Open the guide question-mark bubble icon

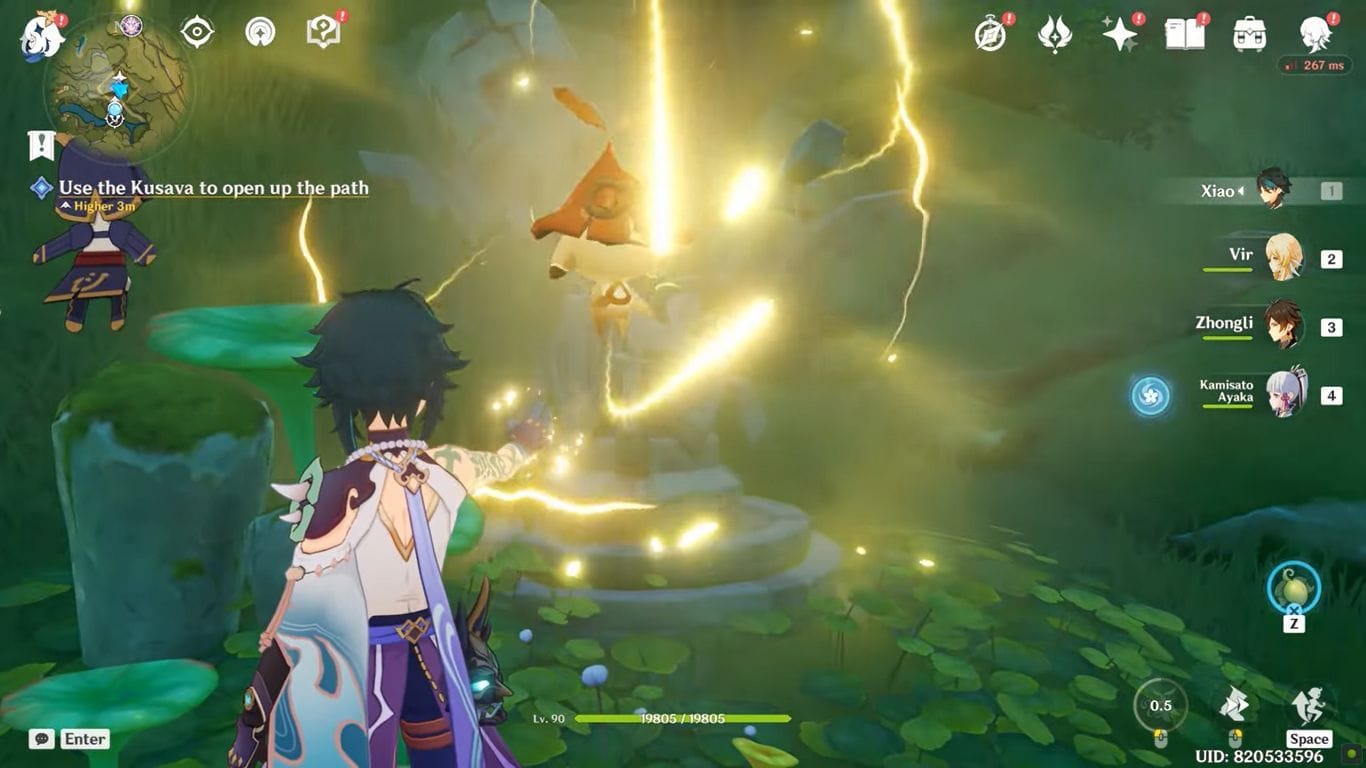pos(322,31)
